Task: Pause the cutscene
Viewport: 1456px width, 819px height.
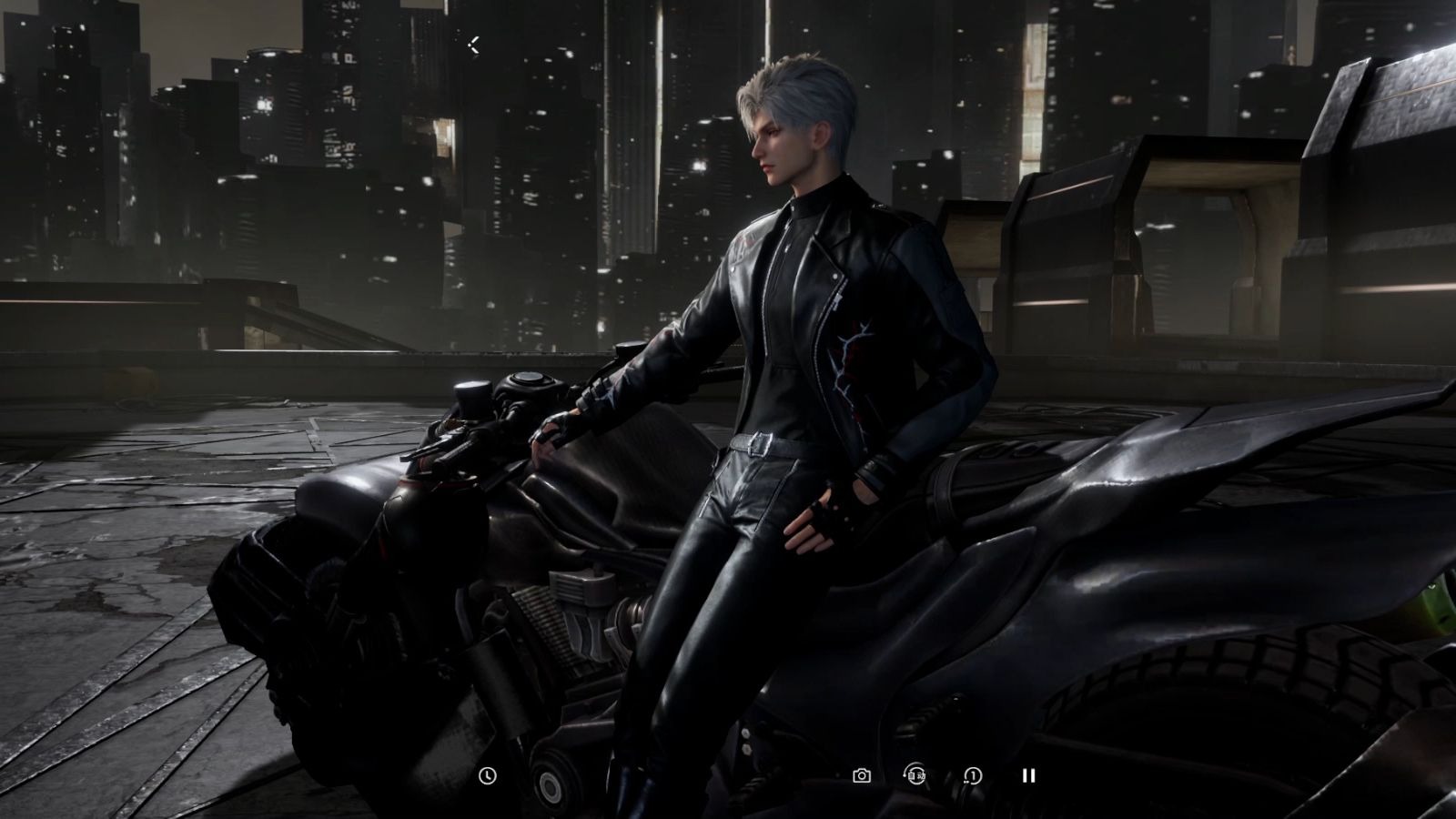Action: pos(1028,775)
